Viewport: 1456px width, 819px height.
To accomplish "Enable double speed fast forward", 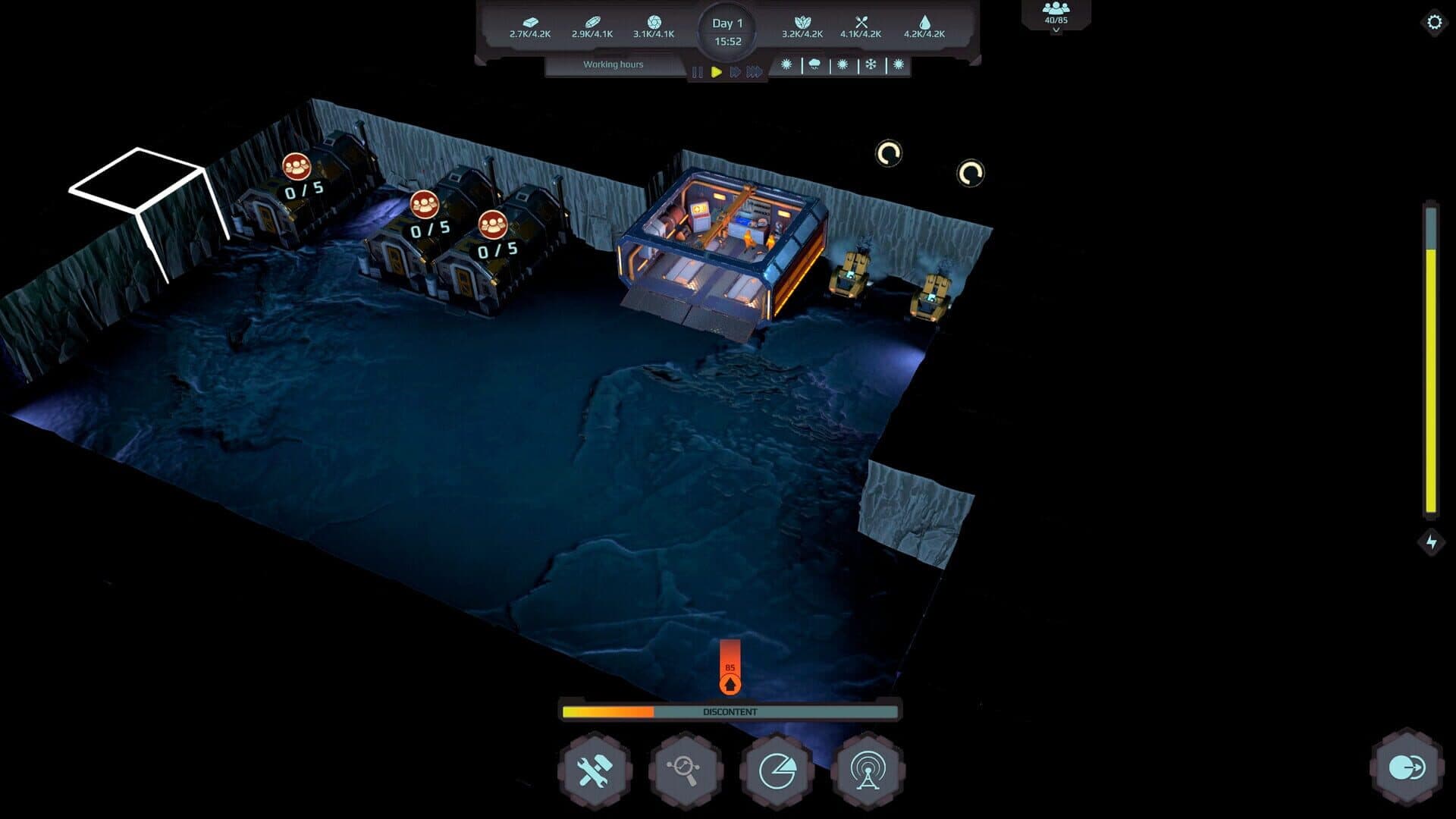I will coord(735,71).
